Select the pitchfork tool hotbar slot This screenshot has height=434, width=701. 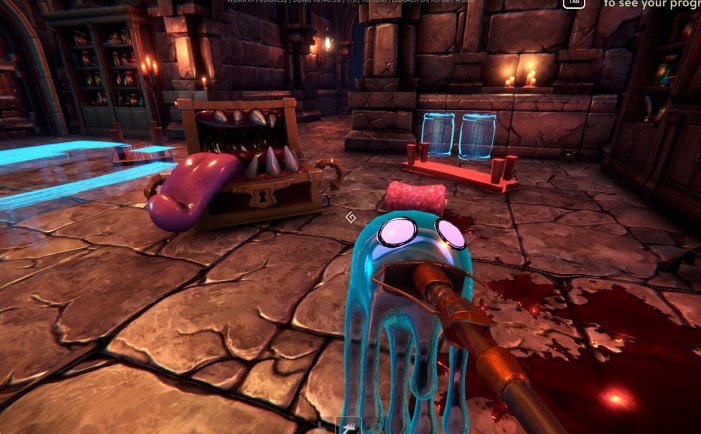coord(350,426)
